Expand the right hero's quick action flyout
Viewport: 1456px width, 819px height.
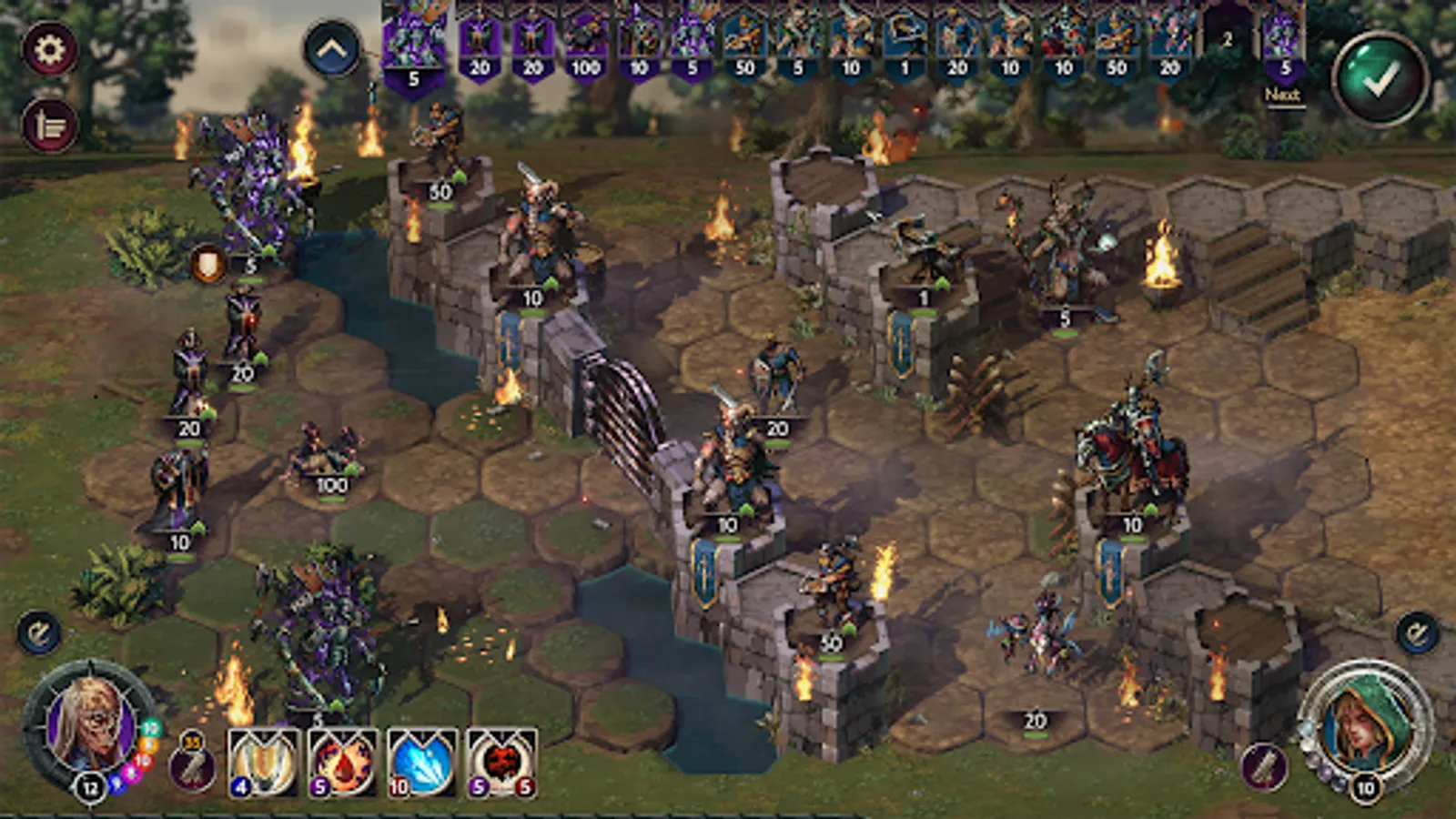(1416, 630)
